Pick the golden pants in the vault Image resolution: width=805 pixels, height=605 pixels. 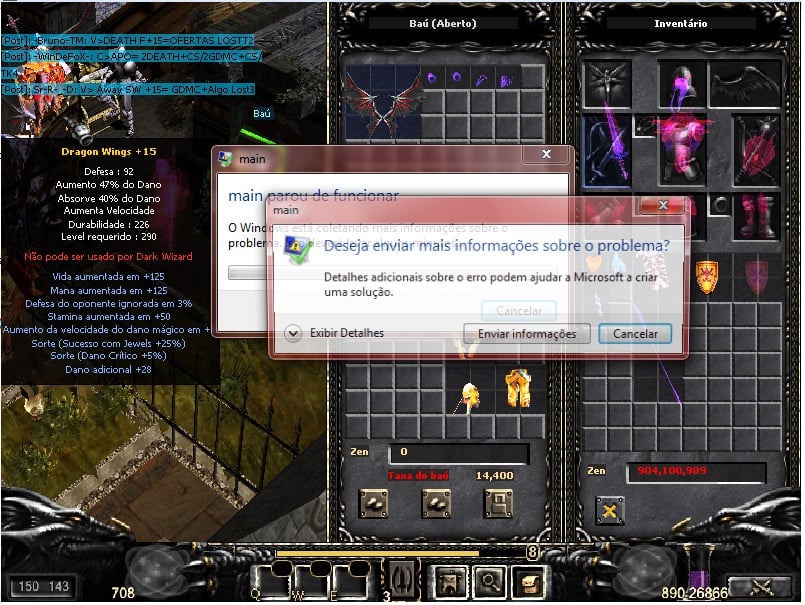pos(516,388)
